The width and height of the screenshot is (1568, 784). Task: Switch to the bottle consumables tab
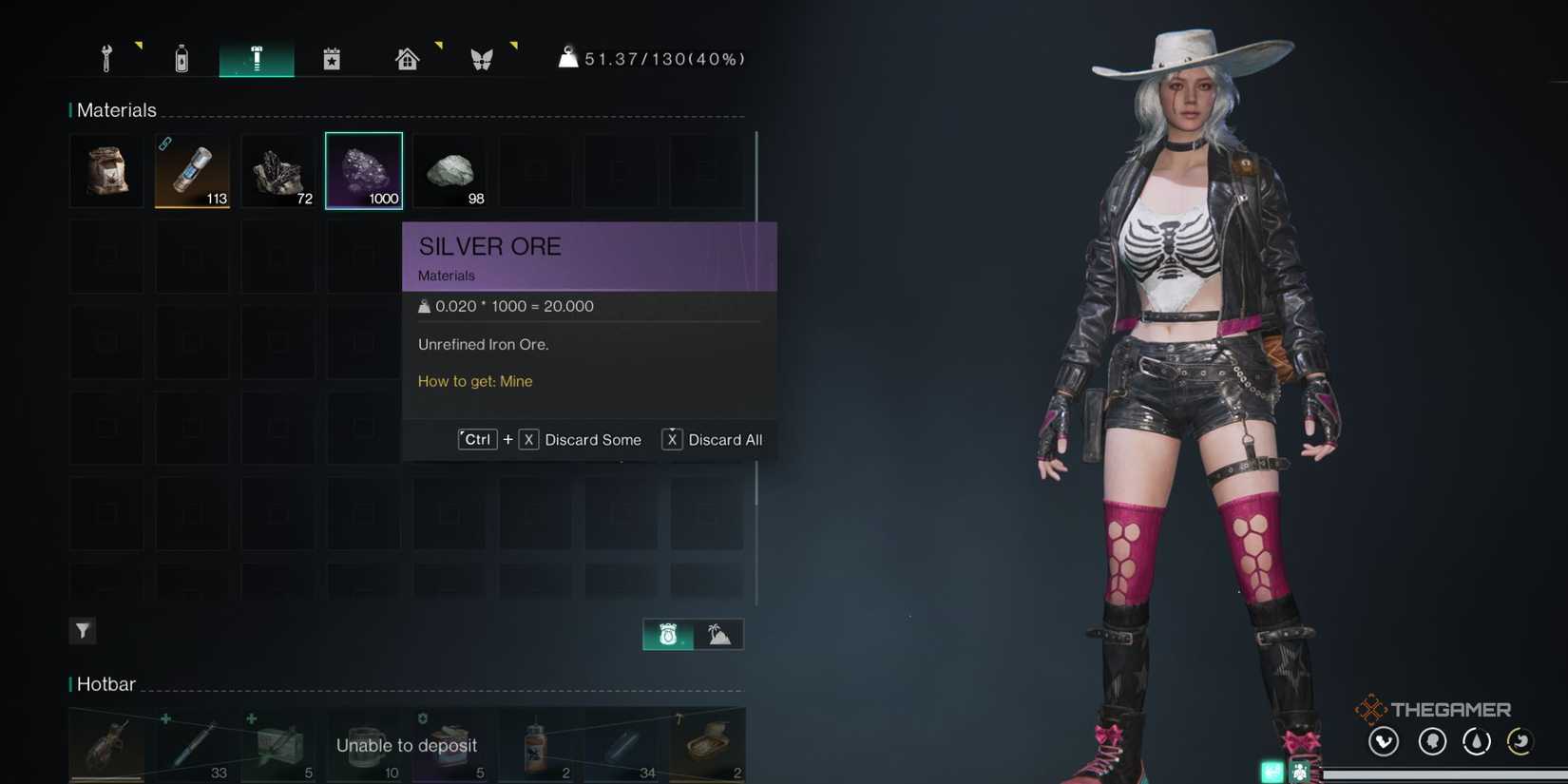click(x=181, y=57)
